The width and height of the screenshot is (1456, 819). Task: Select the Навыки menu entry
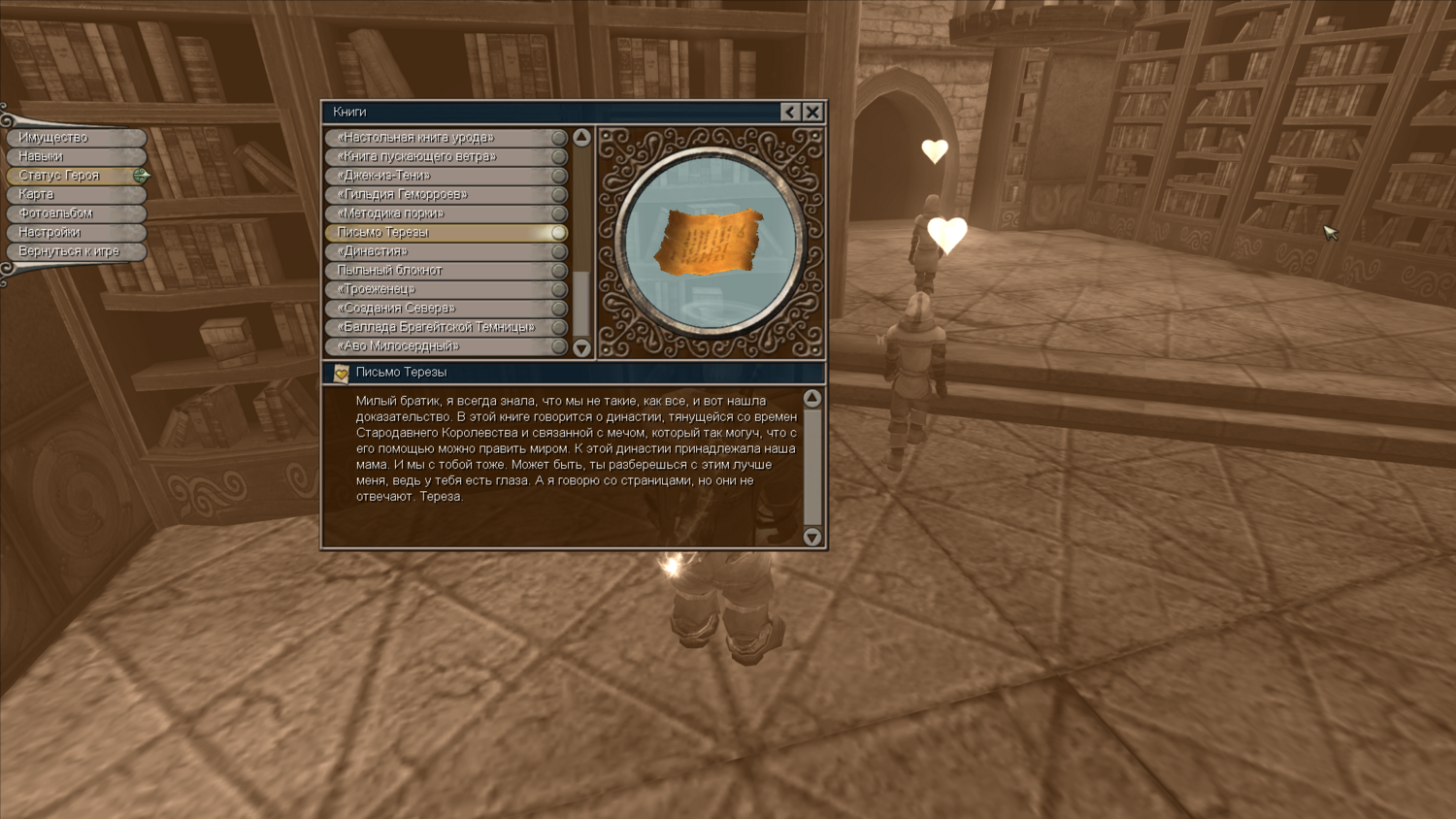(x=74, y=156)
